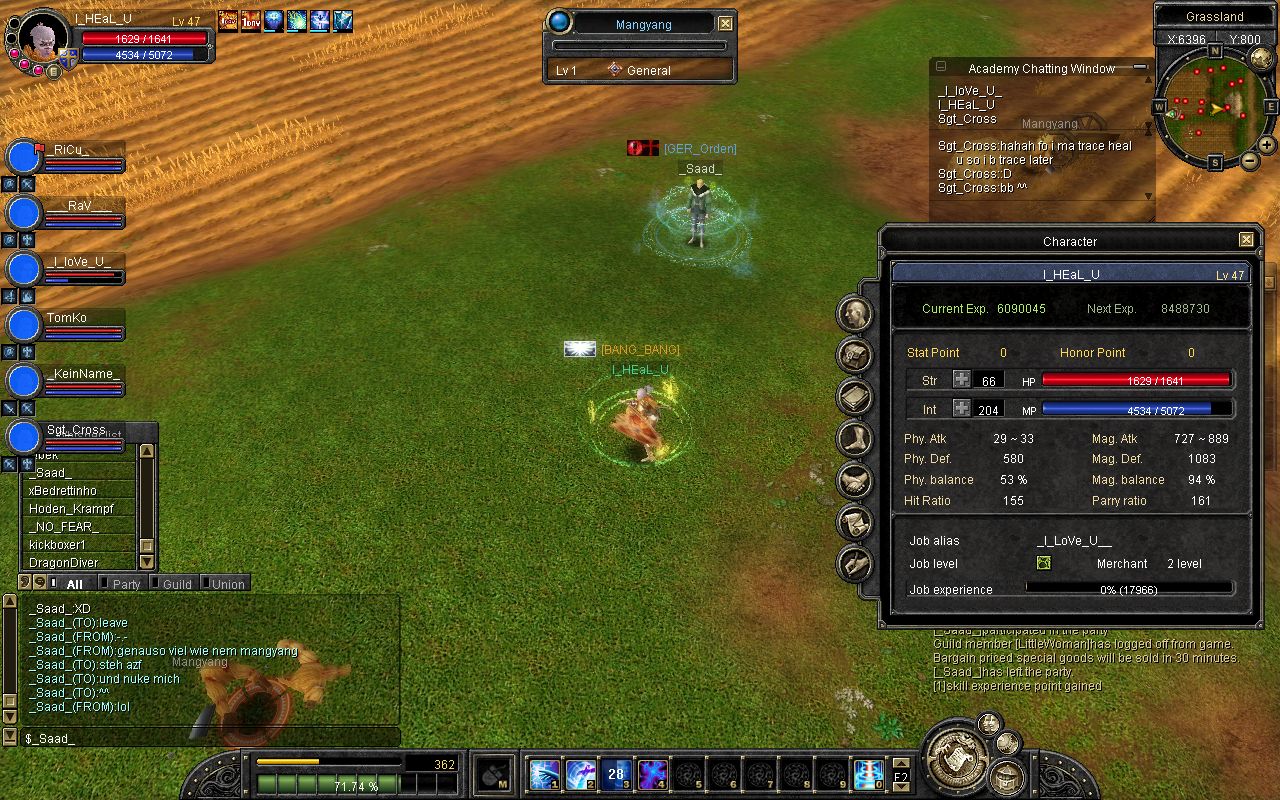Switch chat to the Party tab

pos(125,584)
